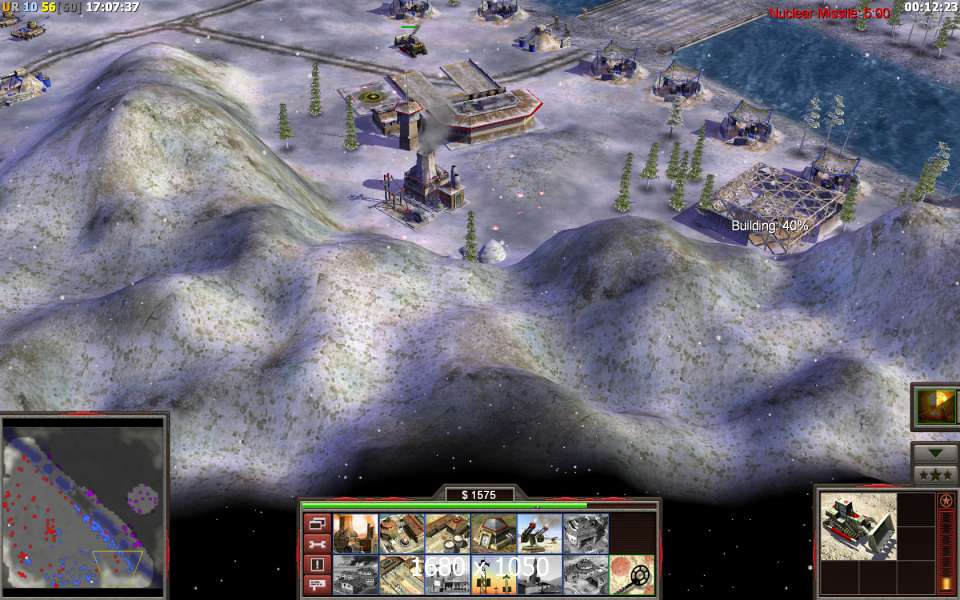This screenshot has width=960, height=600.
Task: Click the wrench icon button
Action: (317, 544)
